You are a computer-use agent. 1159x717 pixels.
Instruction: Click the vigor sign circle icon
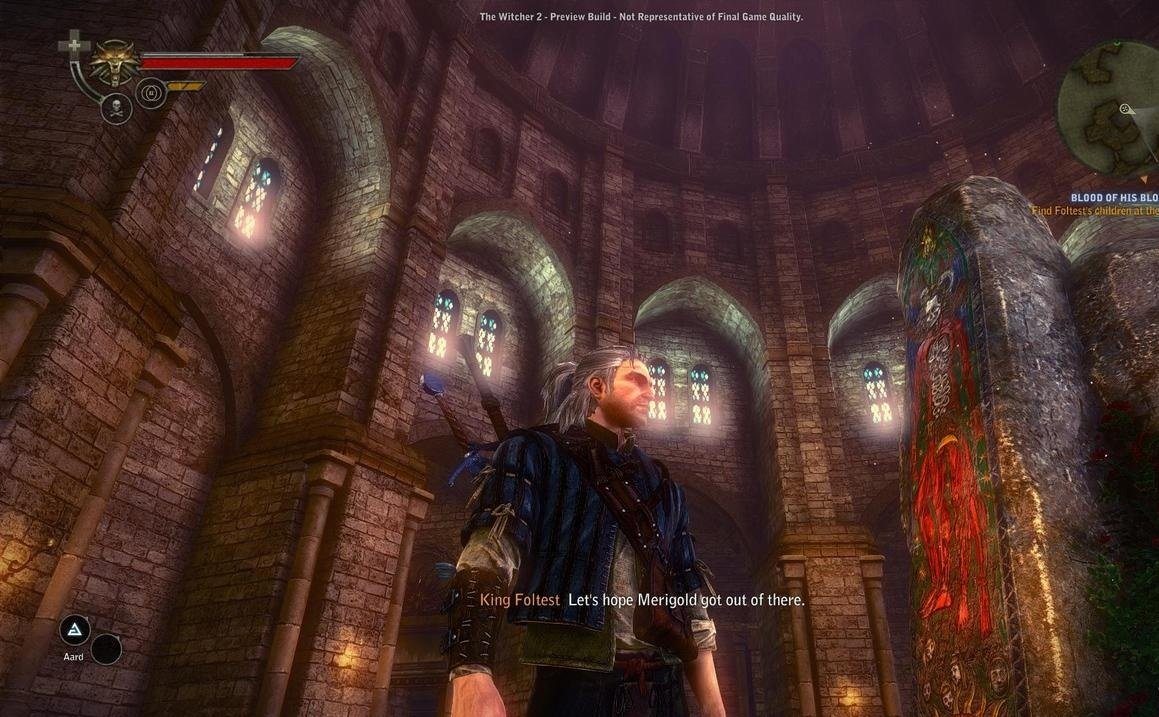pos(151,94)
